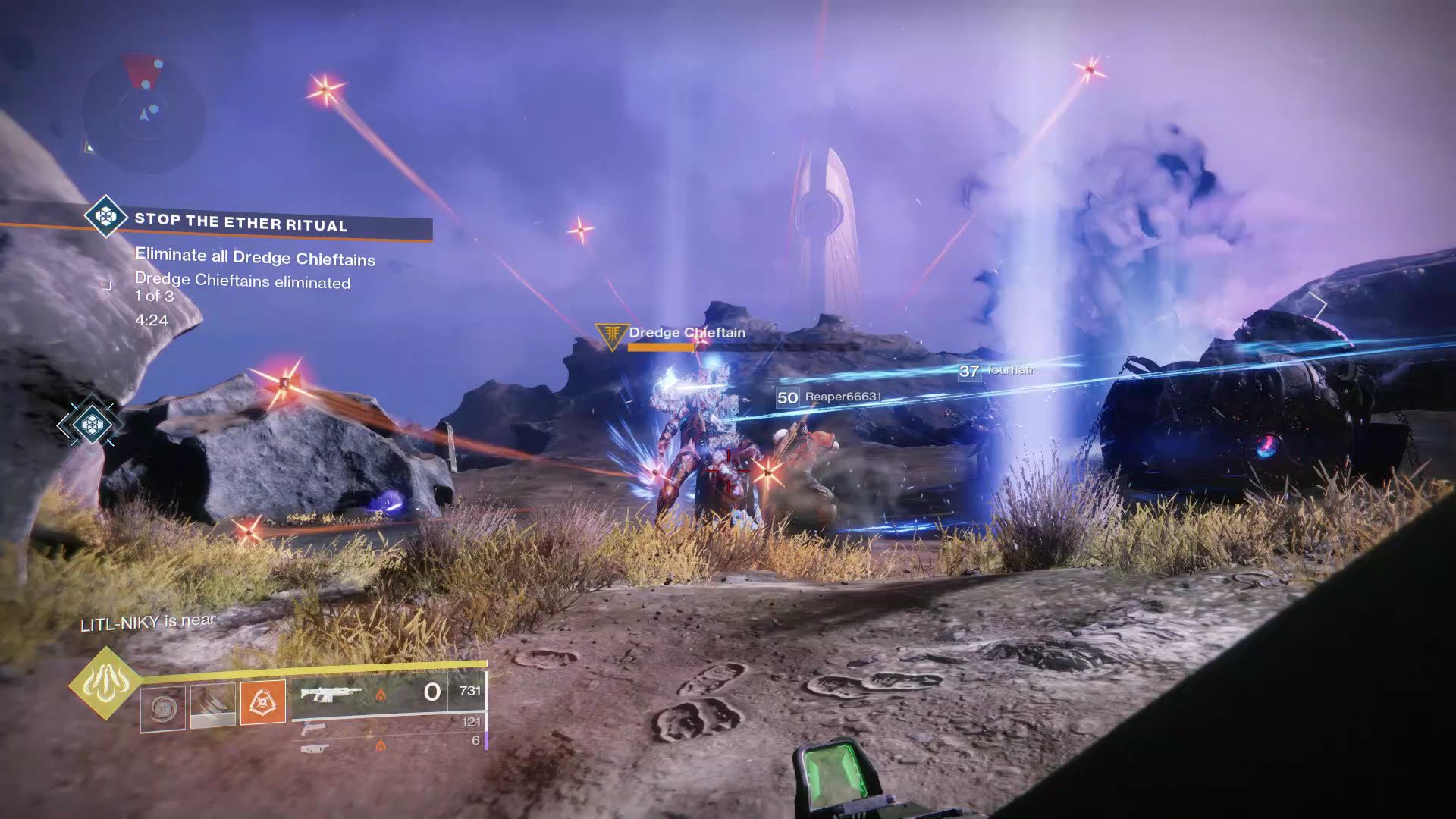The height and width of the screenshot is (819, 1456).
Task: Switch to the secondary sidearm weapon icon
Action: (313, 729)
